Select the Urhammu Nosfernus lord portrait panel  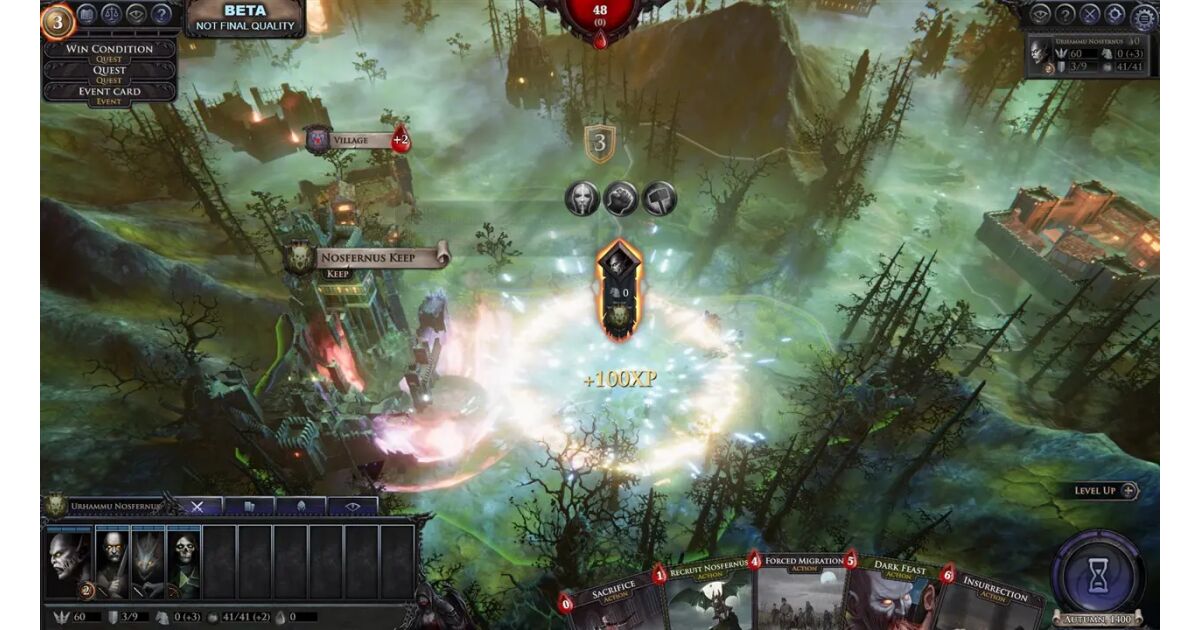tap(1092, 56)
